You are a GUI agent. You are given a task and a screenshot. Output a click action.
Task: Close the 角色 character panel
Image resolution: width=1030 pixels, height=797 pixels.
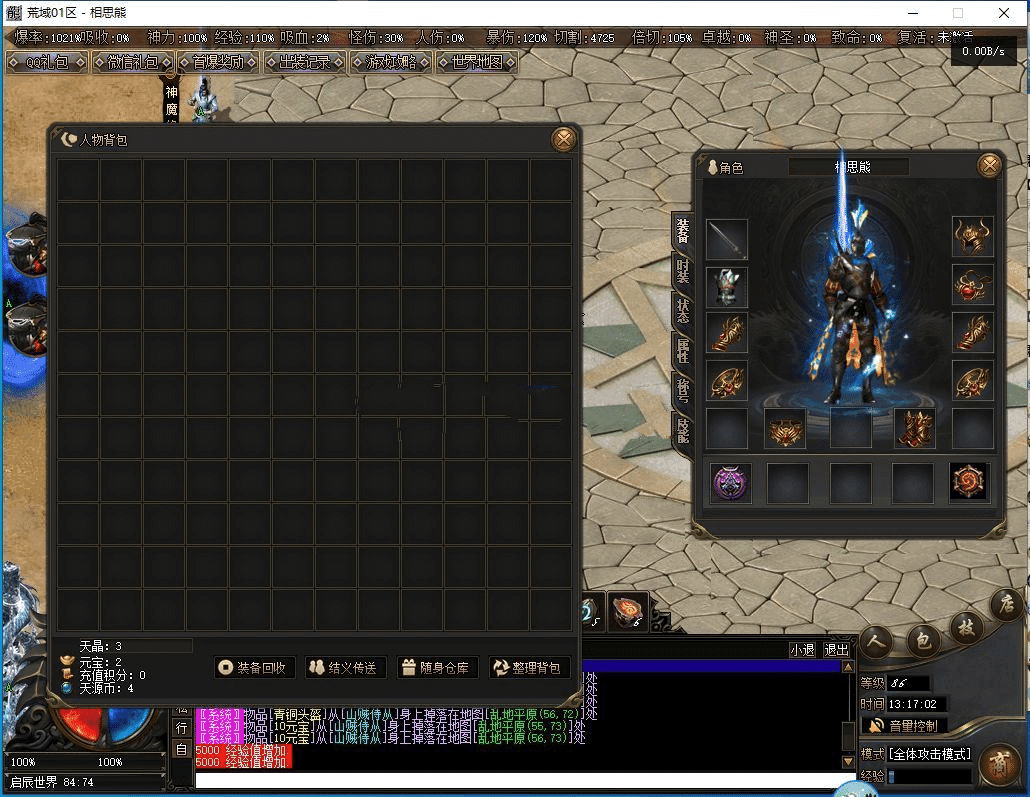click(x=989, y=166)
